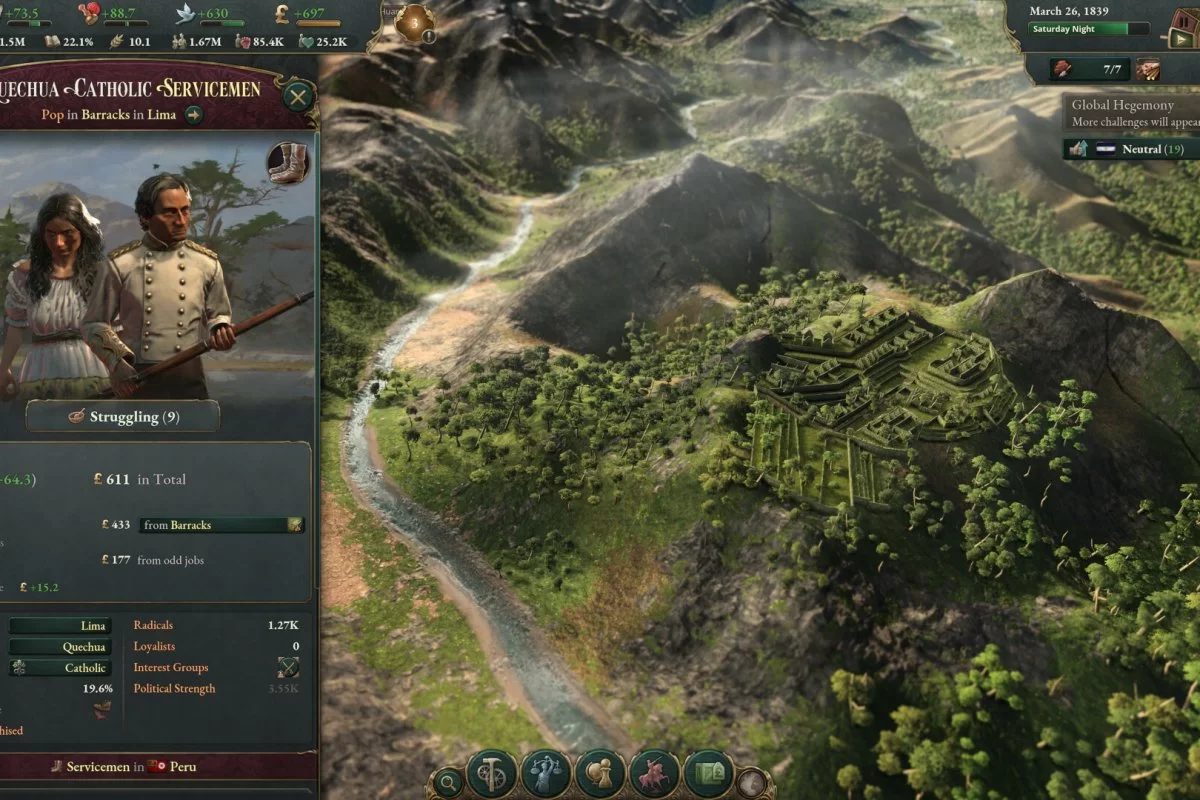Click the servicemen boots profession icon
Viewport: 1200px width, 800px height.
[x=288, y=164]
